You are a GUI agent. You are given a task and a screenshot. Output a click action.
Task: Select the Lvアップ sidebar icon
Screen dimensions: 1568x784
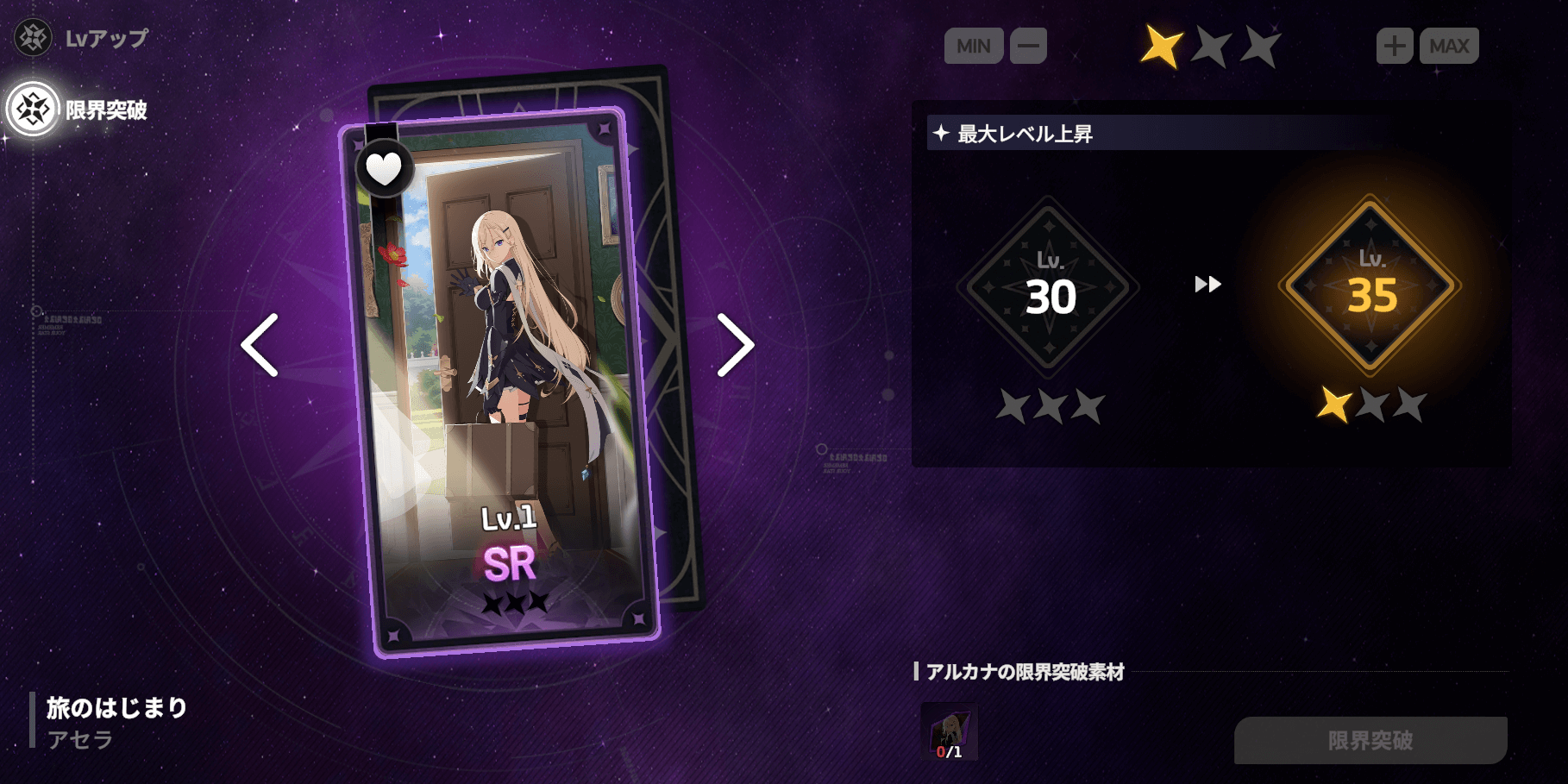coord(33,37)
